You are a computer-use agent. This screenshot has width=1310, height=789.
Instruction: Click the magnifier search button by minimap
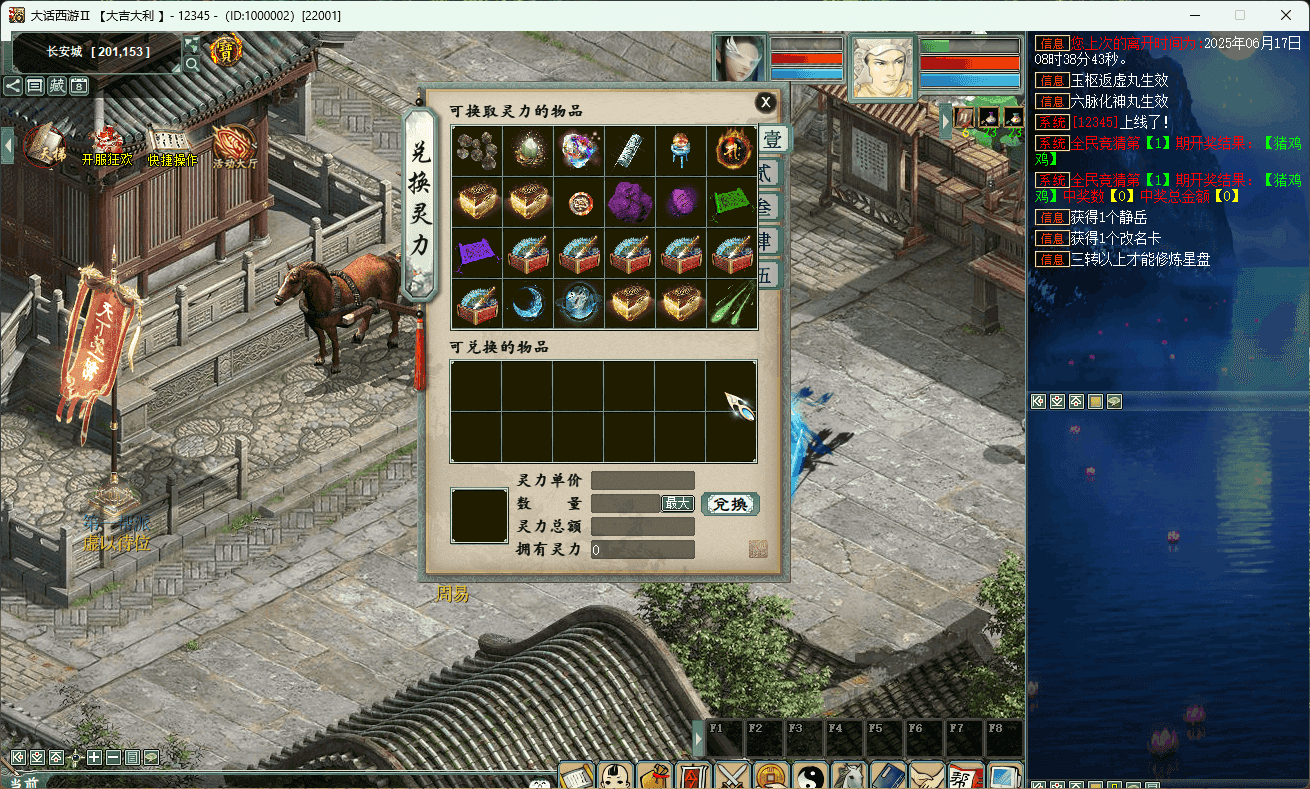click(x=192, y=64)
